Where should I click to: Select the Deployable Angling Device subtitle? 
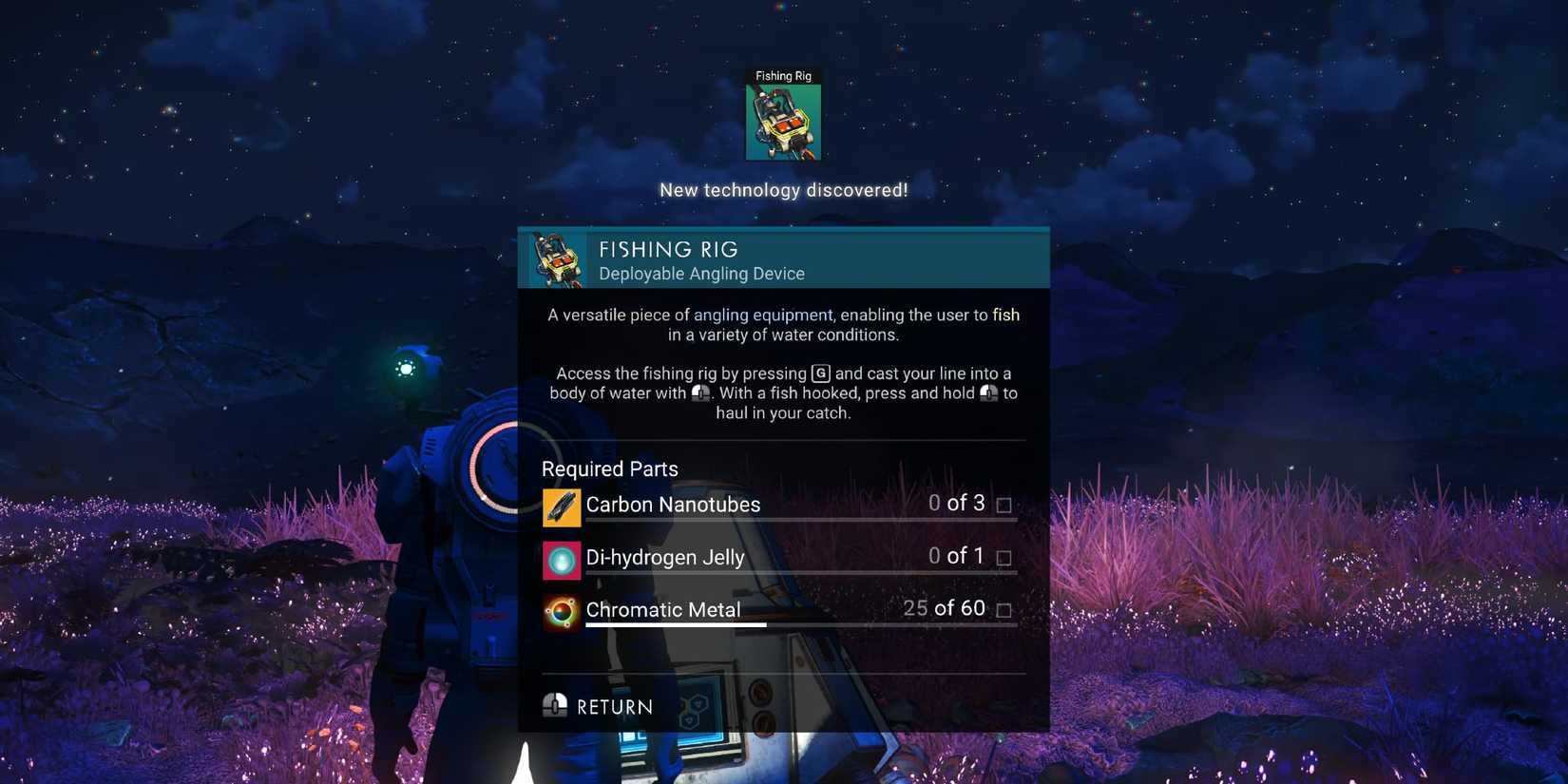click(702, 274)
